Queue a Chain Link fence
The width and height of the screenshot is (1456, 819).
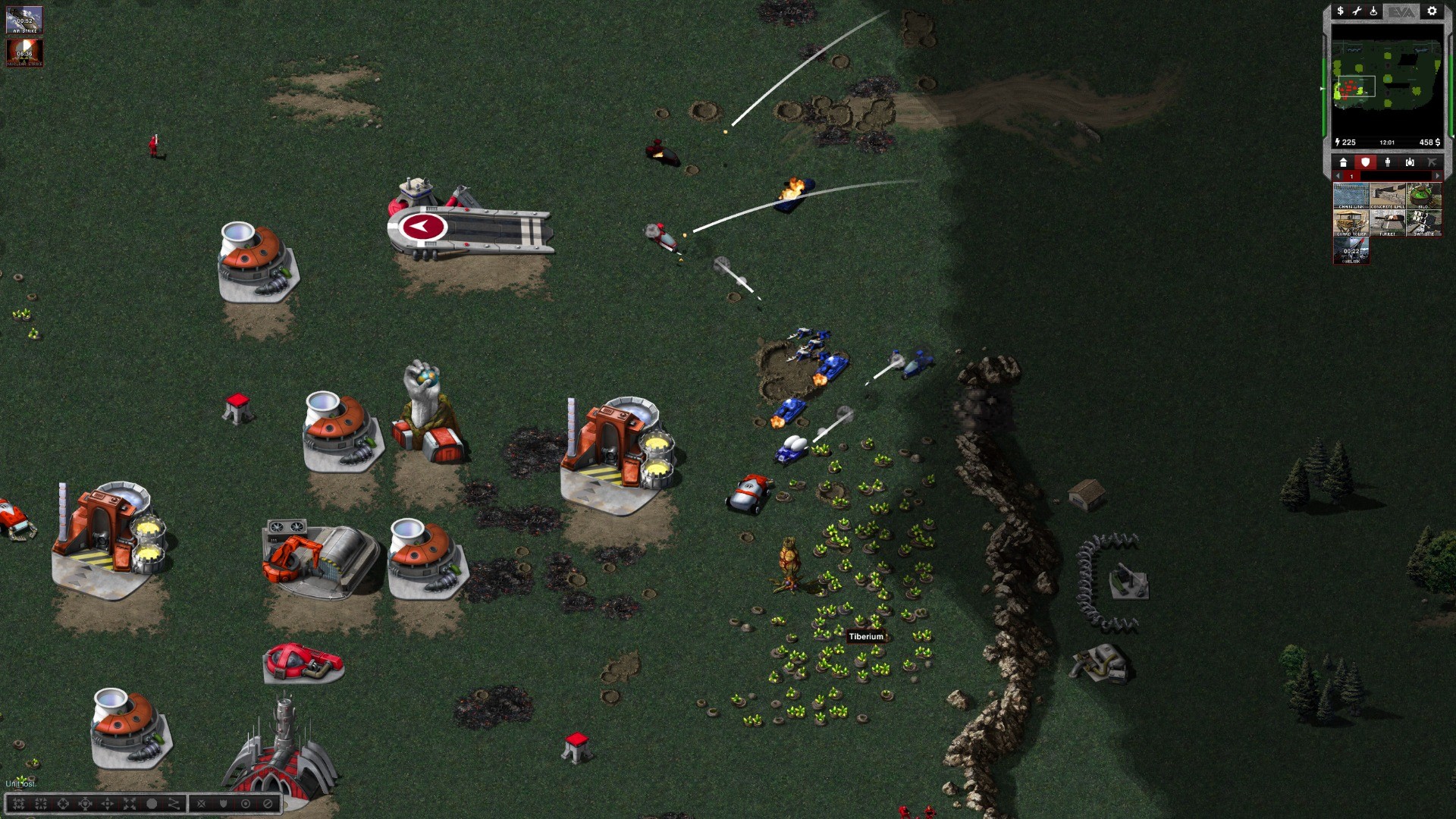click(1351, 196)
